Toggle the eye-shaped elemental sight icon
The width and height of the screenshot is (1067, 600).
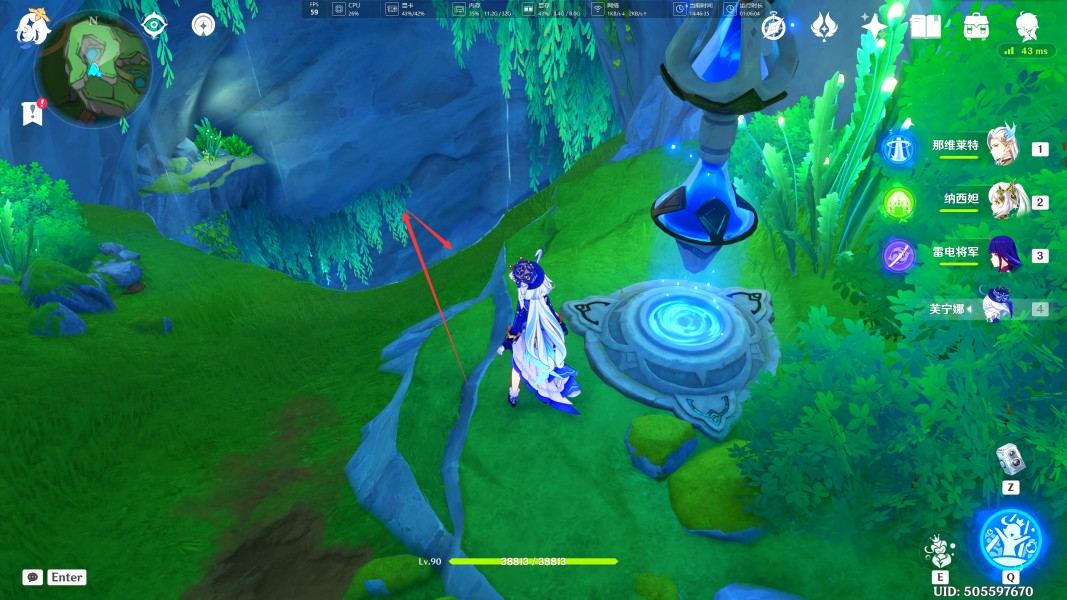pos(154,26)
